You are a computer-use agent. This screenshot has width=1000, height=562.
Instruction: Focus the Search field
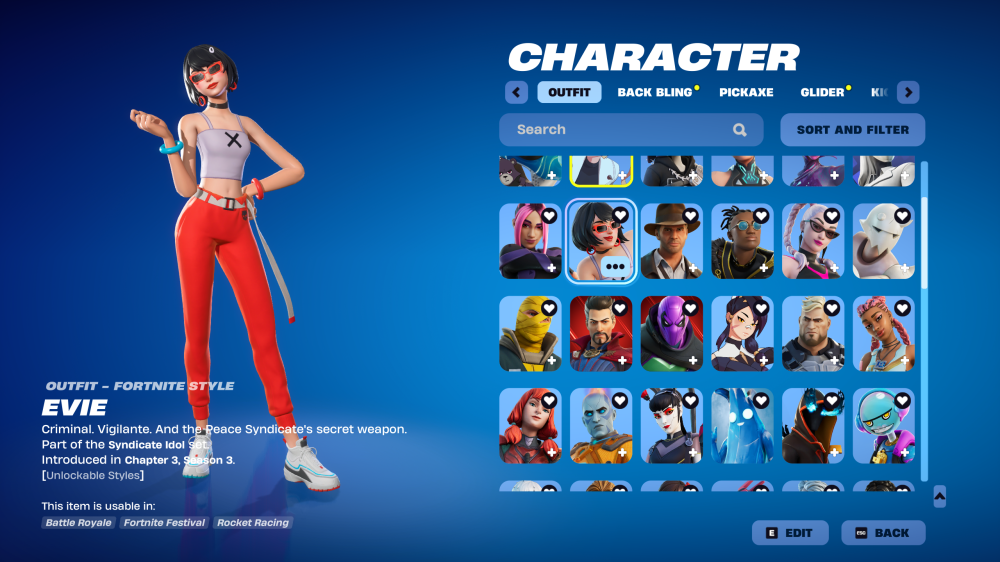tap(620, 130)
